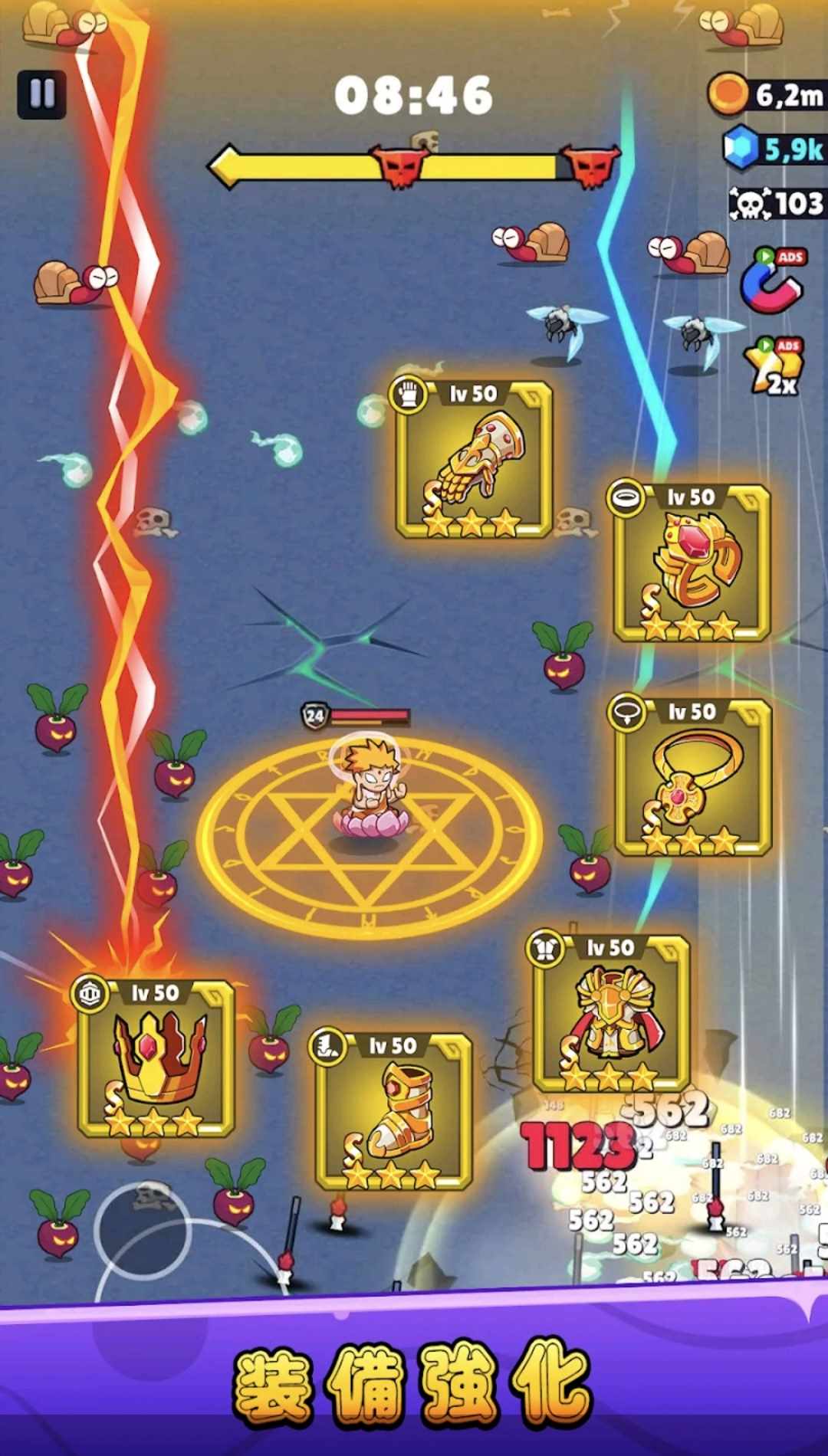Pause the game
Image resolution: width=828 pixels, height=1456 pixels.
[41, 94]
